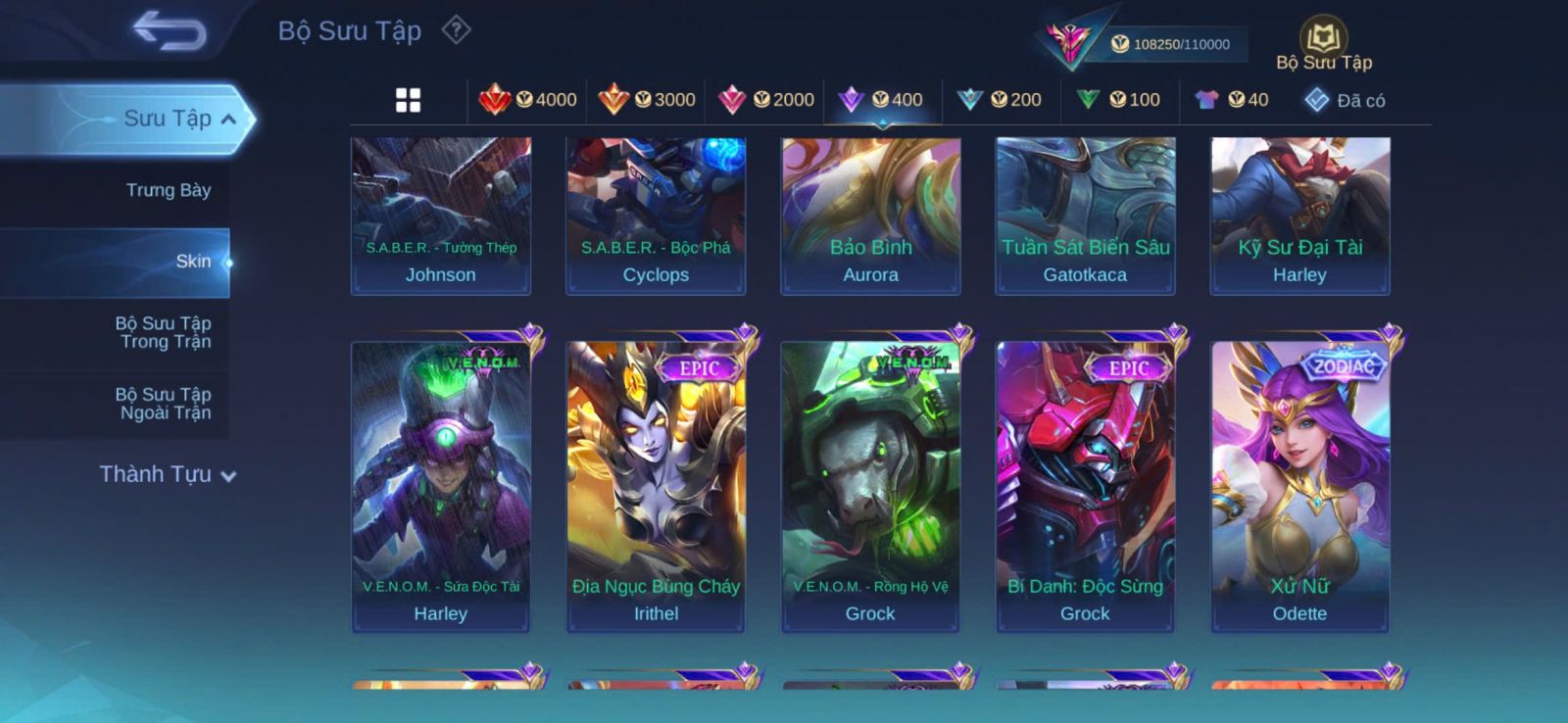
Task: Open the Trưng Bày section
Action: pyautogui.click(x=168, y=190)
